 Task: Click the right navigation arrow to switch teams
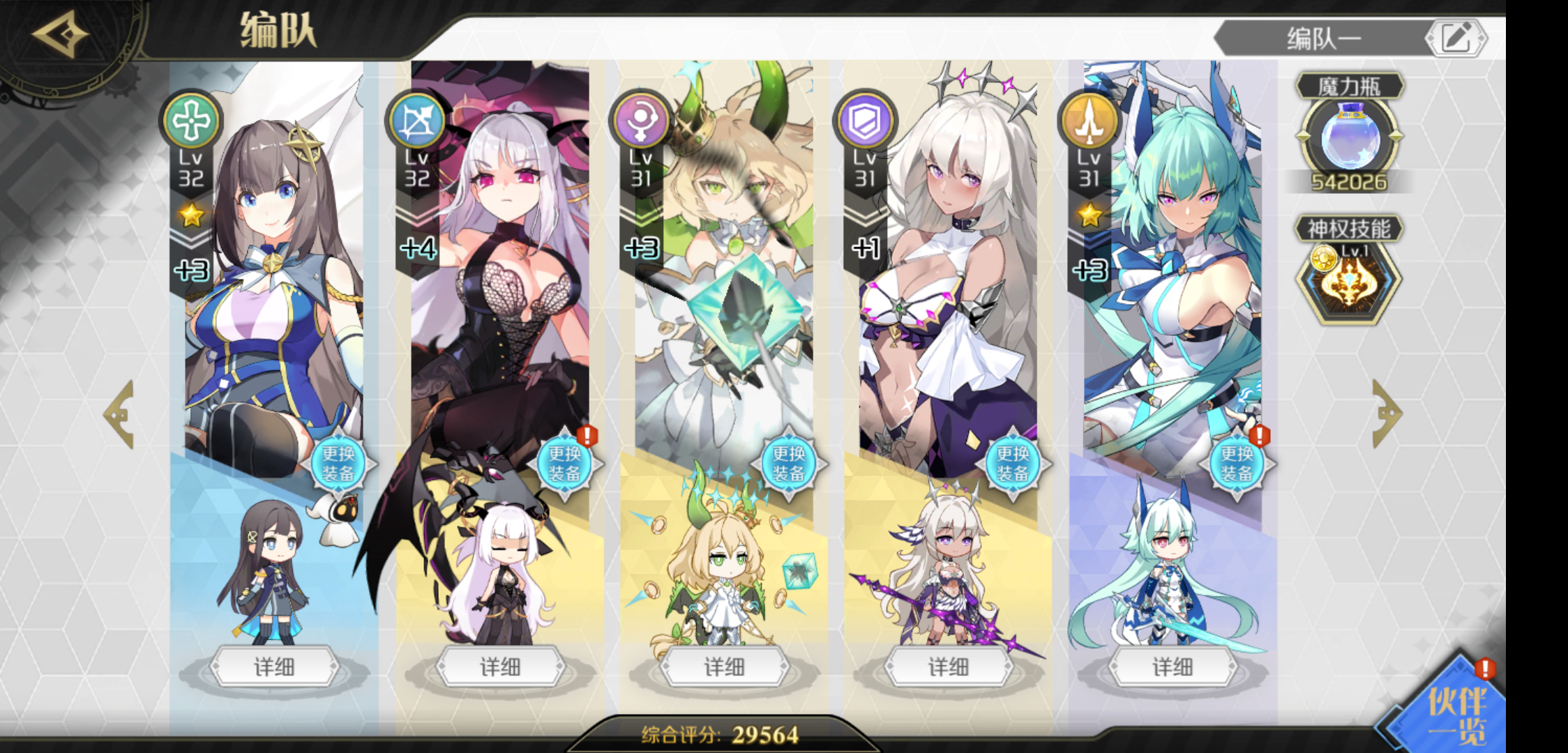point(1388,415)
